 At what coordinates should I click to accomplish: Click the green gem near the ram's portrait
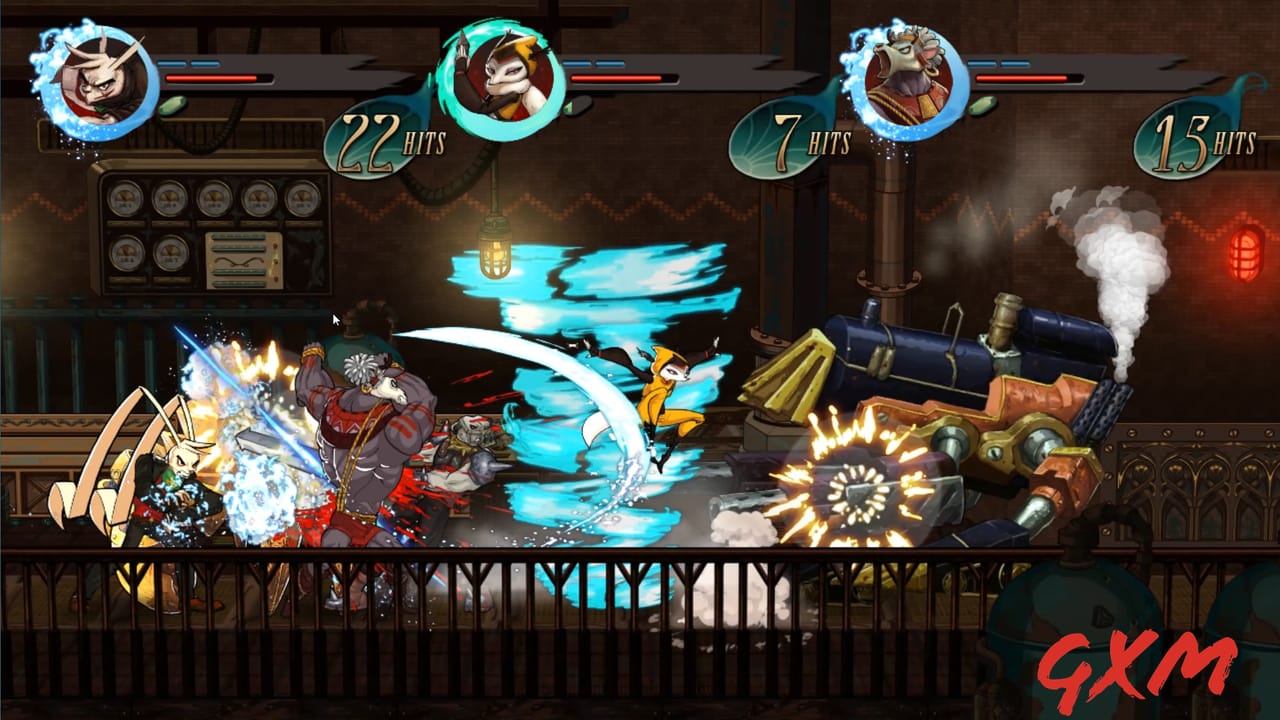[x=982, y=105]
